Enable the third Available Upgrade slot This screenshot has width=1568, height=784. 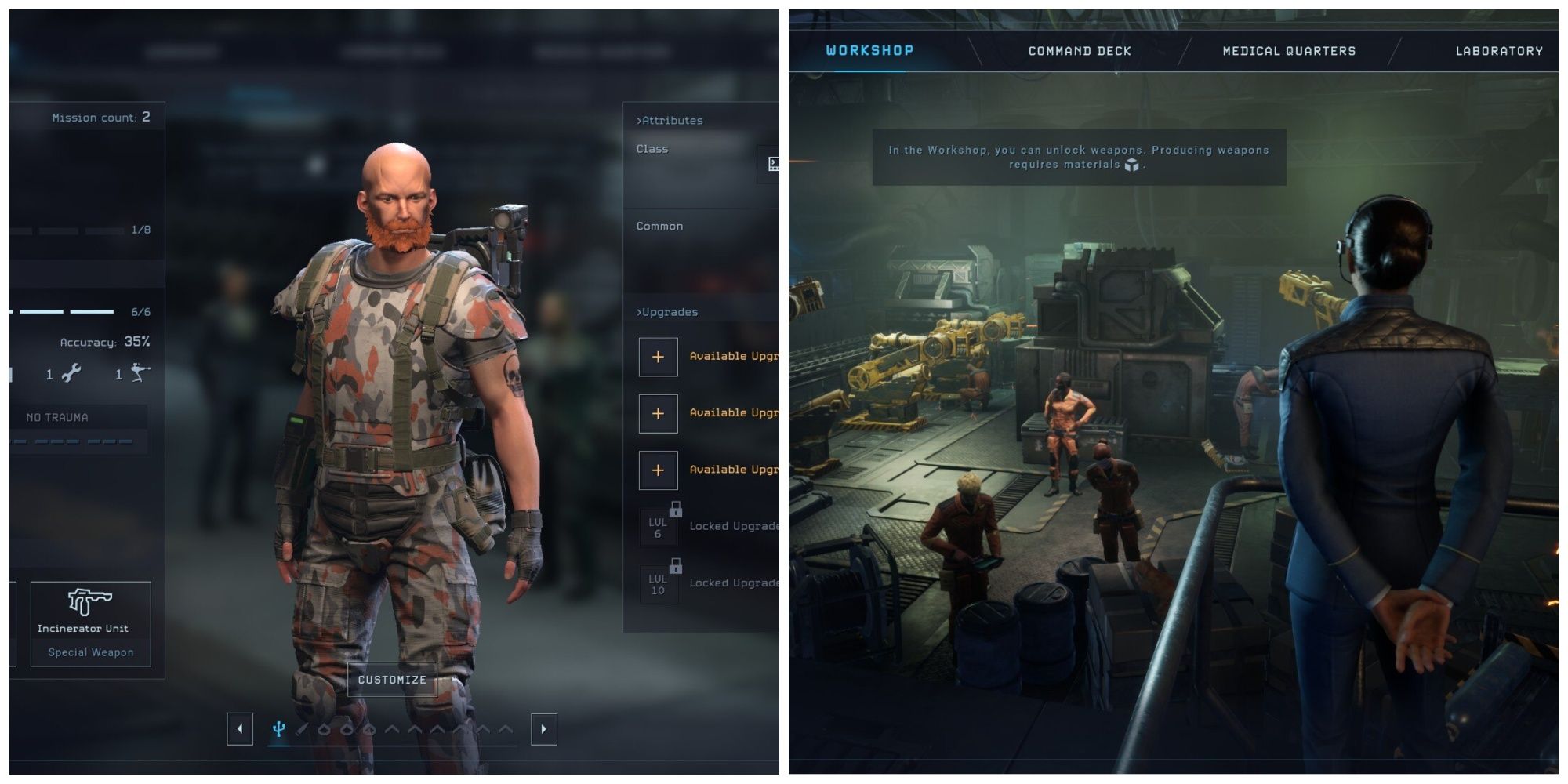[x=658, y=470]
